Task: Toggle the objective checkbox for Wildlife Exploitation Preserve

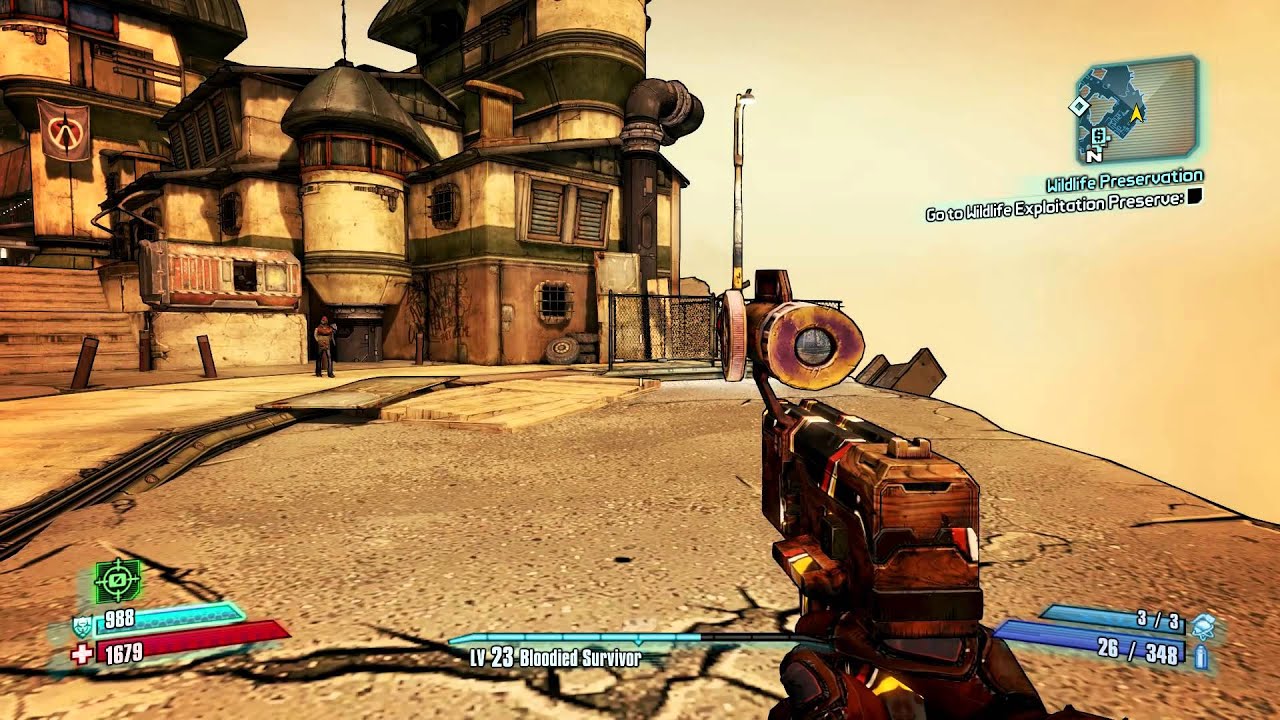Action: tap(1192, 198)
